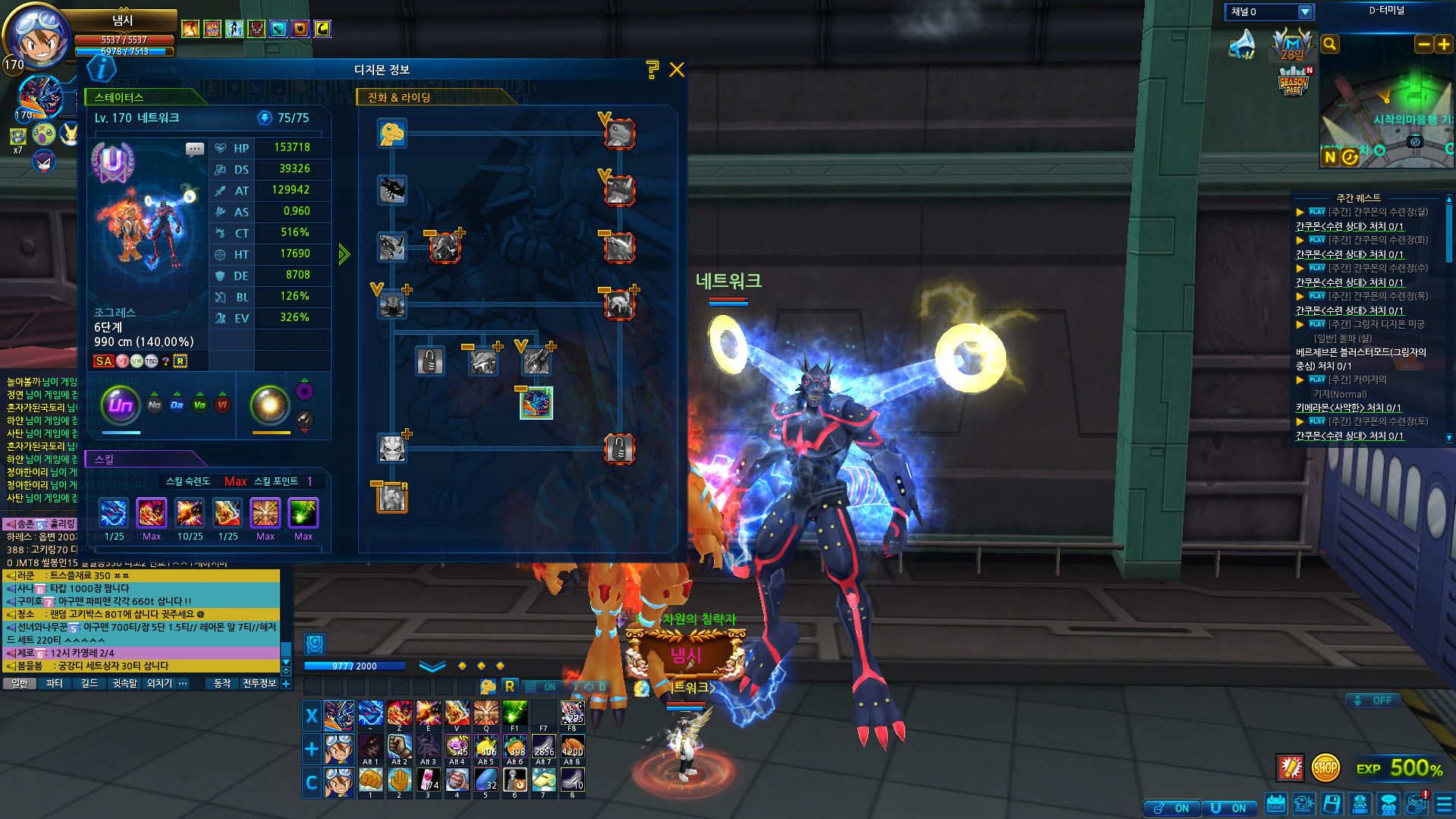
Task: Open the main hamburger menu
Action: pos(1444,803)
